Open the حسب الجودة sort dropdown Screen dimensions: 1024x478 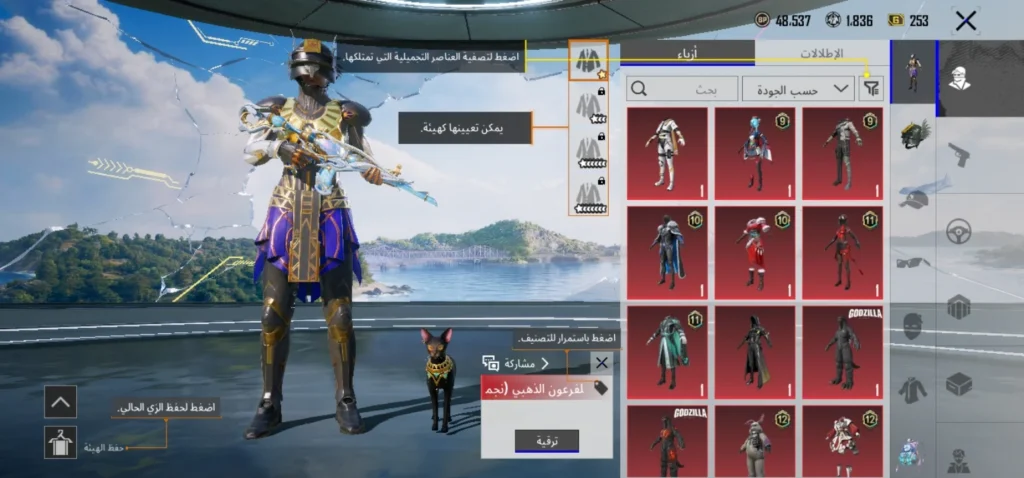(798, 88)
